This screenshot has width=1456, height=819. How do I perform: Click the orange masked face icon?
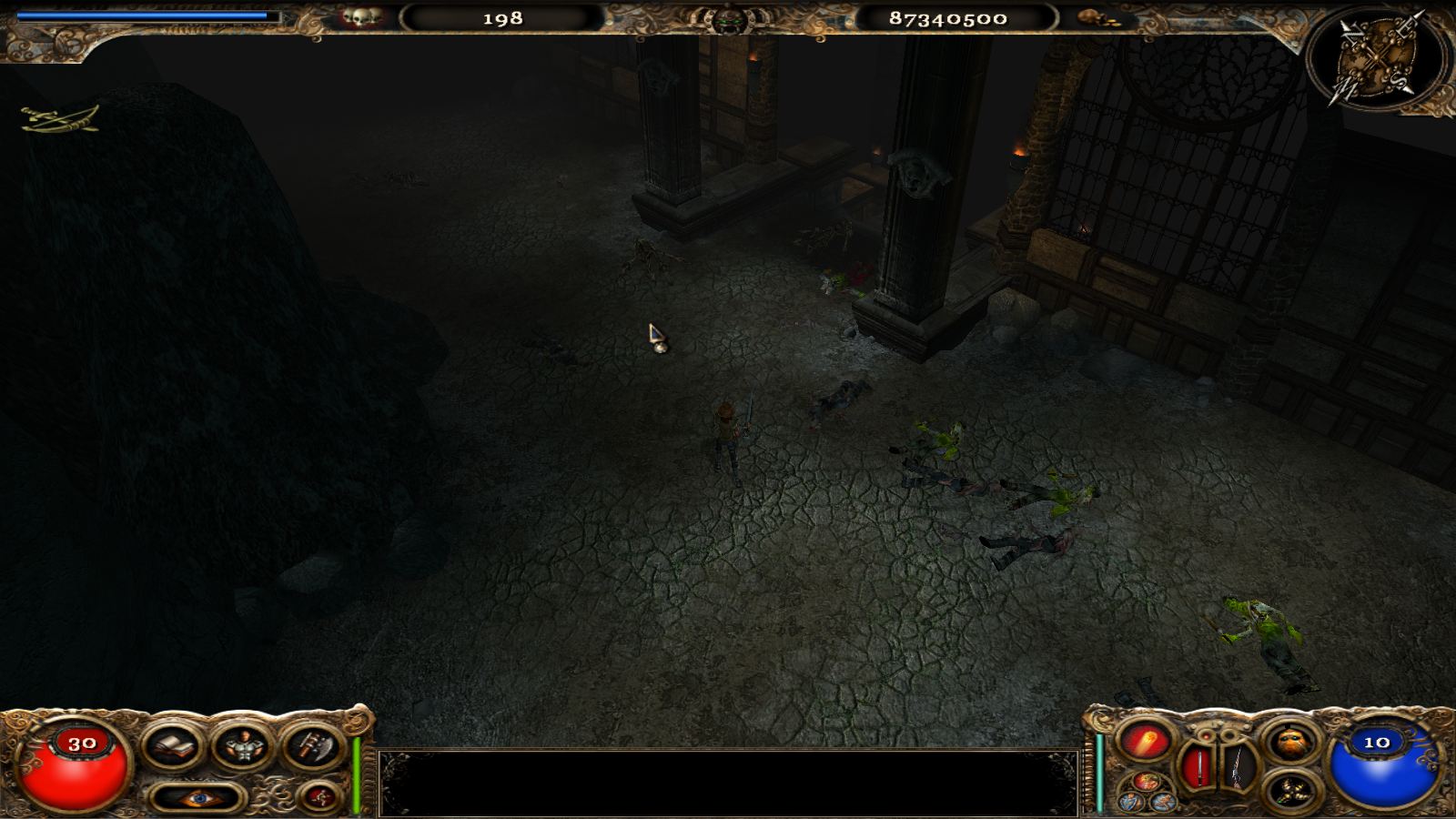coord(1290,743)
